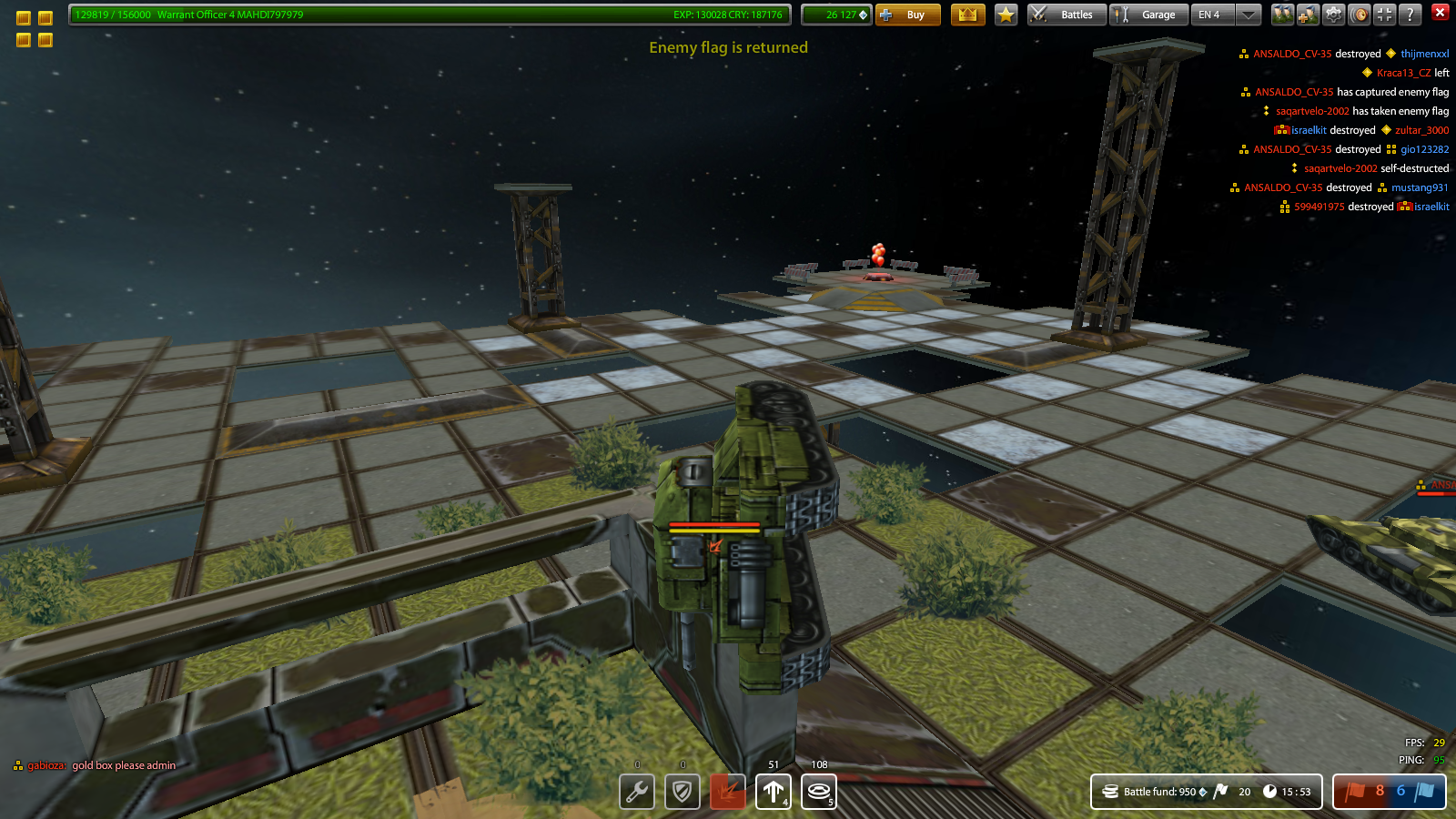Toggle fullscreen mode with arrows icon

pos(1384,15)
